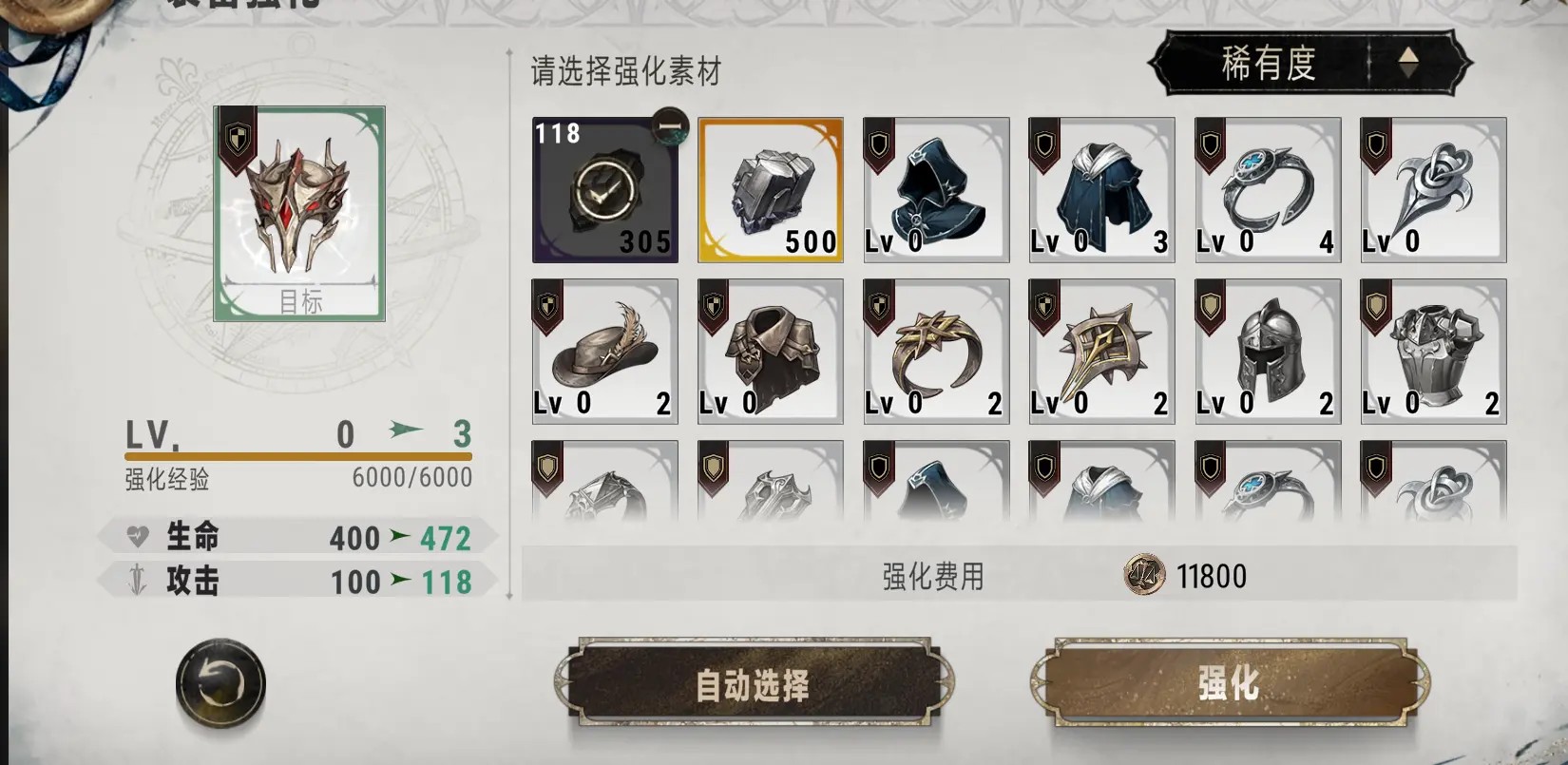Select the spiked golden headpiece material
1568x765 pixels.
point(1100,351)
